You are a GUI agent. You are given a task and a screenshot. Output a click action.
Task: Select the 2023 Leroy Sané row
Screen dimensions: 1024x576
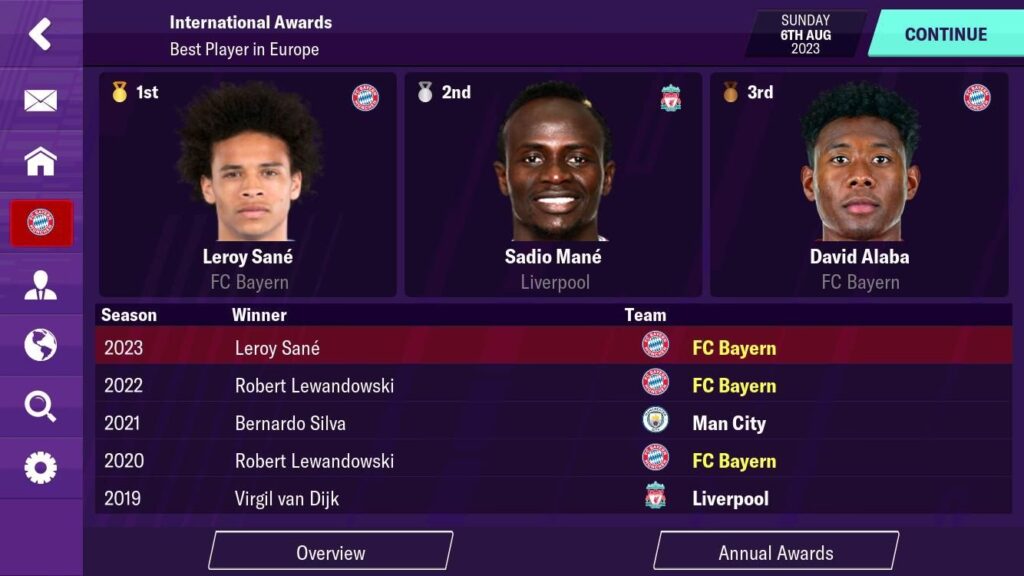(553, 348)
